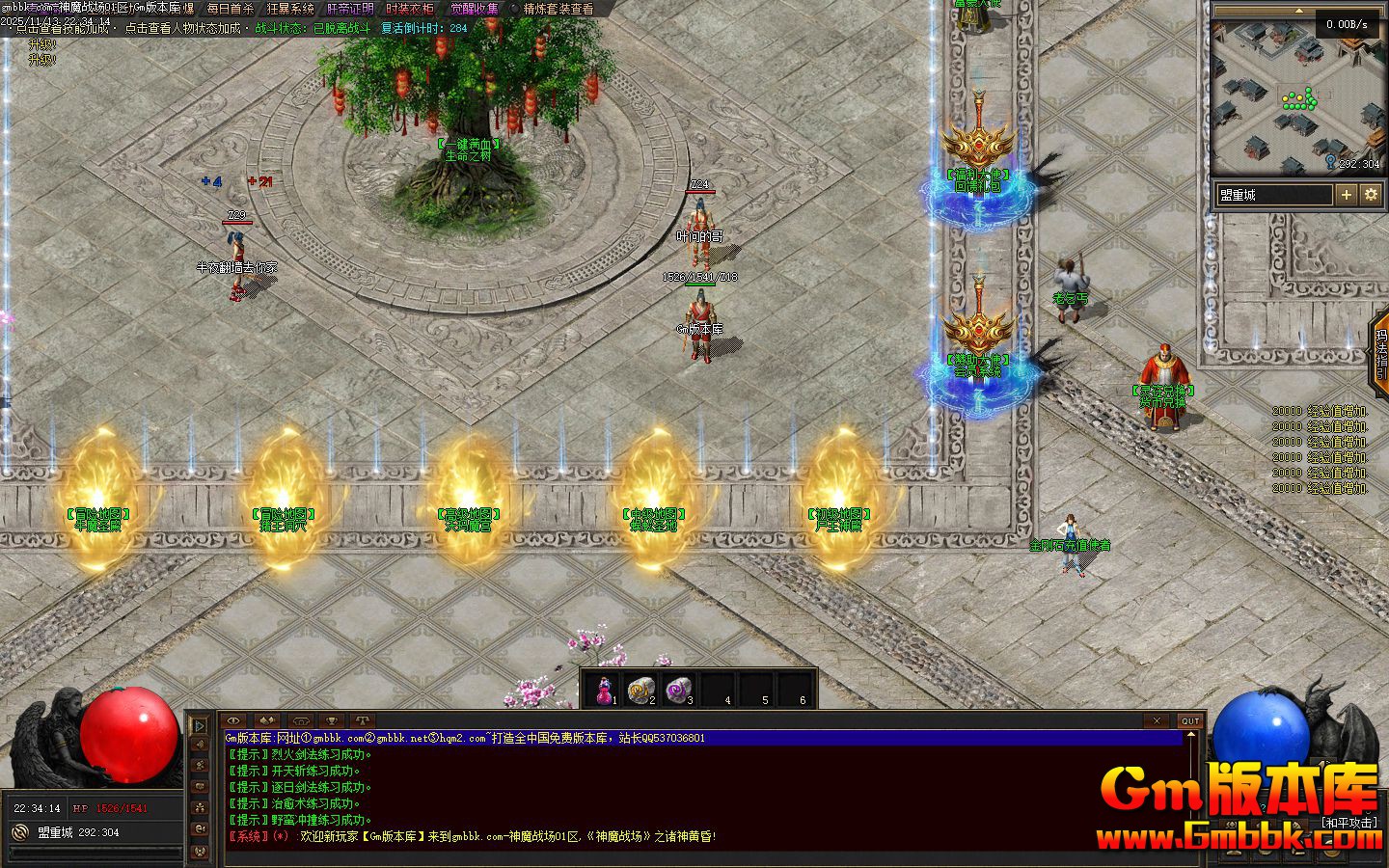Use the purple scroll stone in slot 3
Screen dimensions: 1389x868
pos(679,690)
